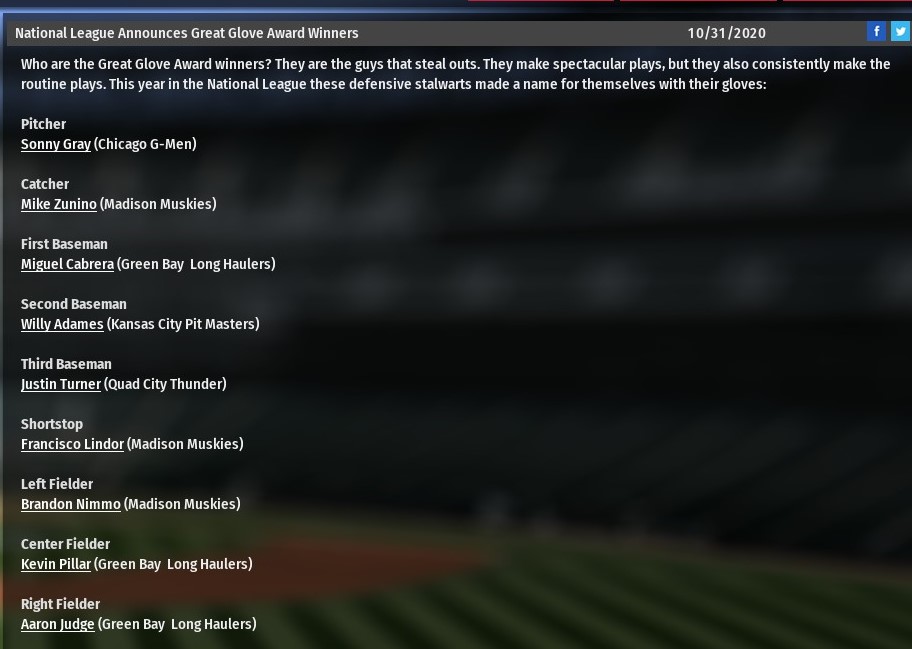Share the article on Facebook
912x649 pixels.
(x=876, y=31)
